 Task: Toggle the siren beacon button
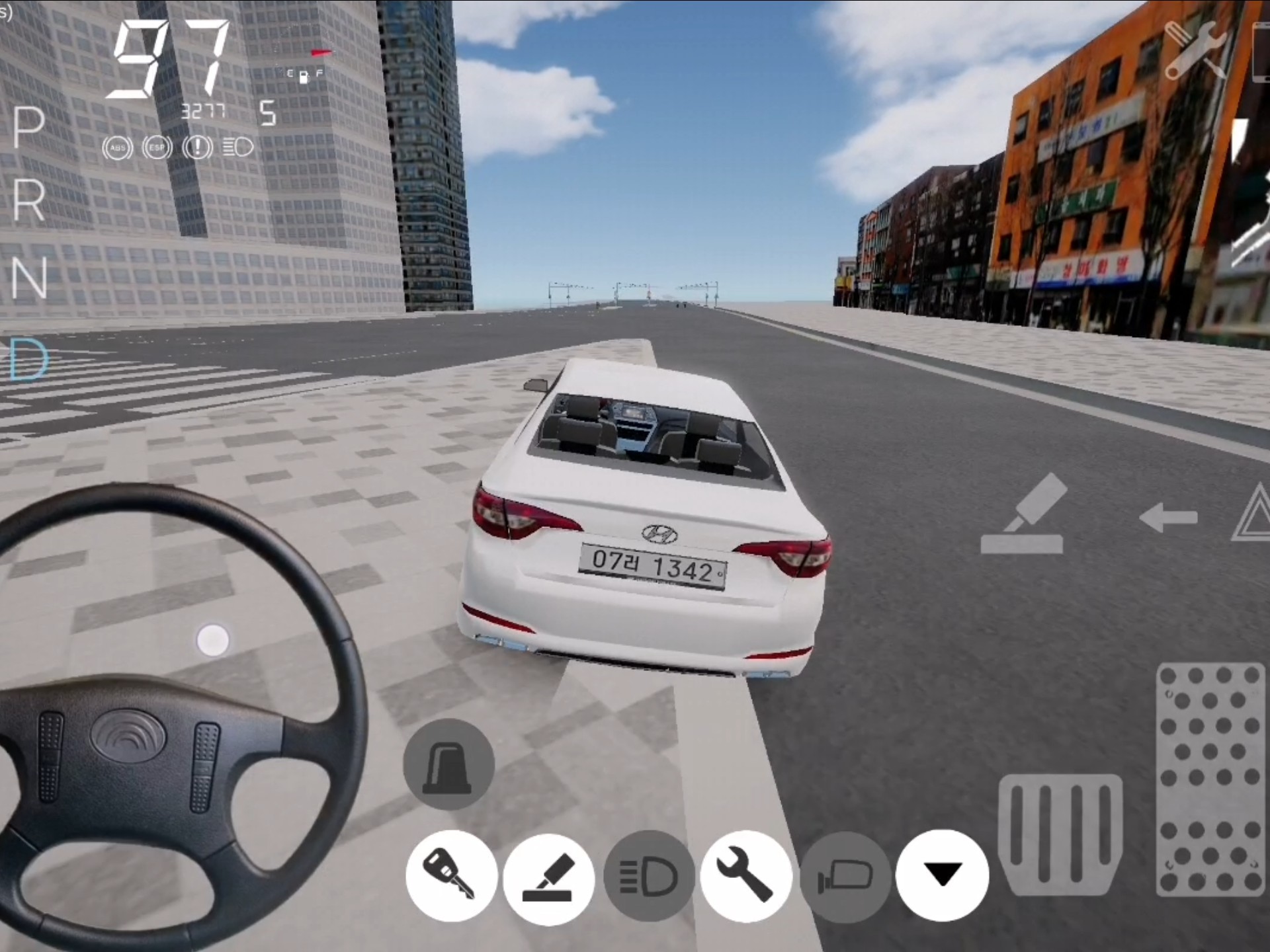tap(448, 764)
